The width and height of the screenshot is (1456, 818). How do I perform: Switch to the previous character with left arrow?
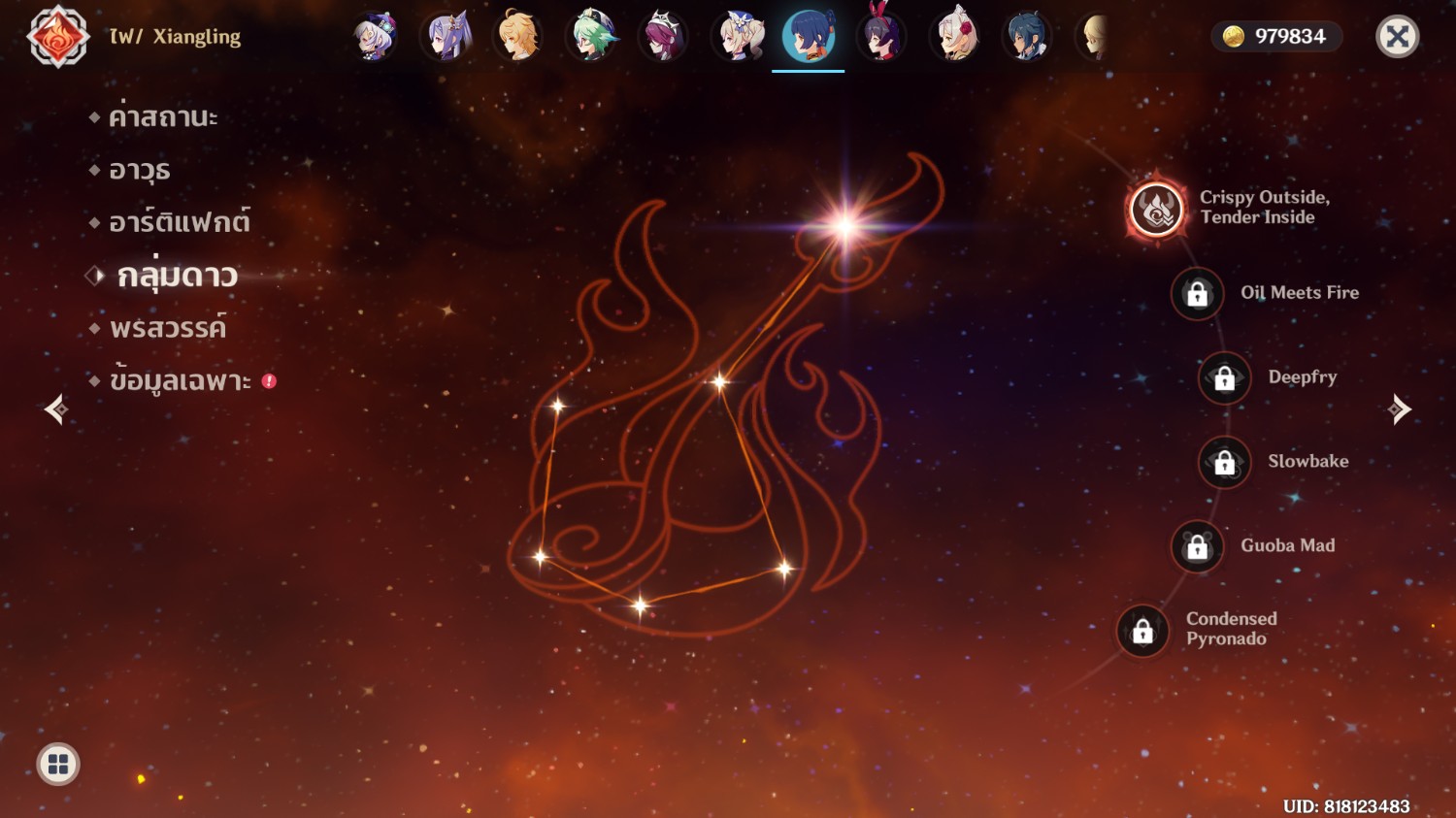(x=56, y=409)
